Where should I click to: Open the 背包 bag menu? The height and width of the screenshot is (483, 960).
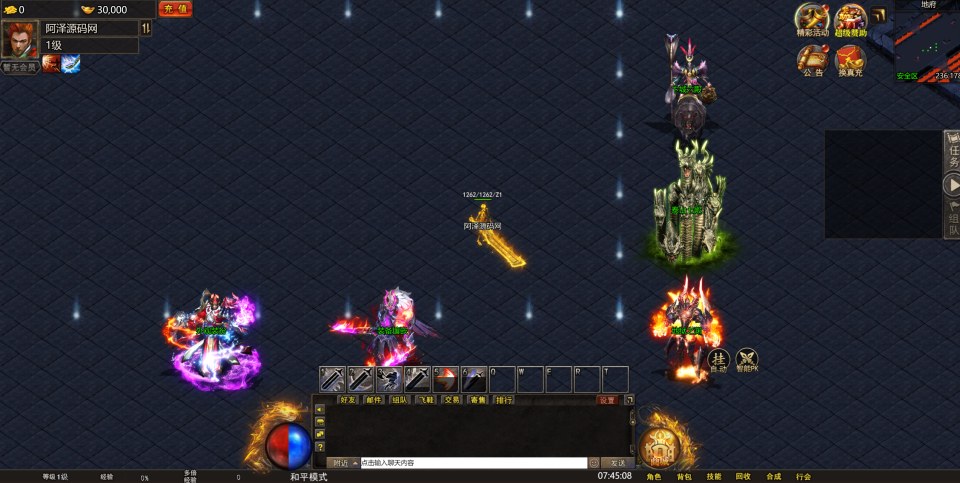[x=684, y=477]
